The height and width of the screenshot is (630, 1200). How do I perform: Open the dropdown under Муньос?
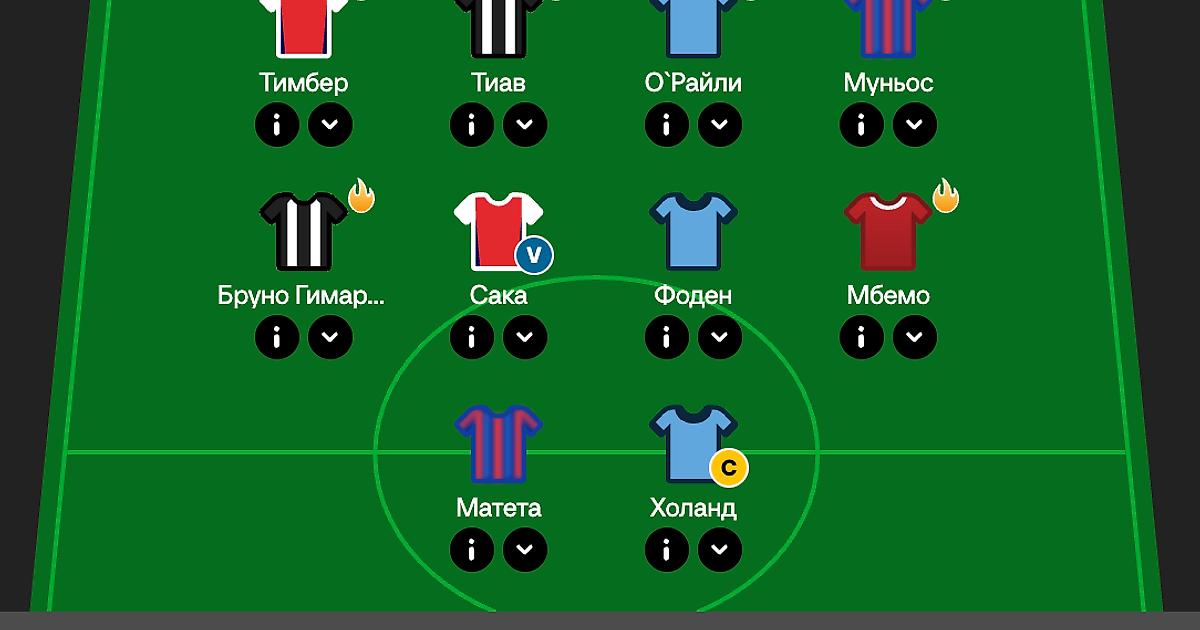tap(914, 125)
